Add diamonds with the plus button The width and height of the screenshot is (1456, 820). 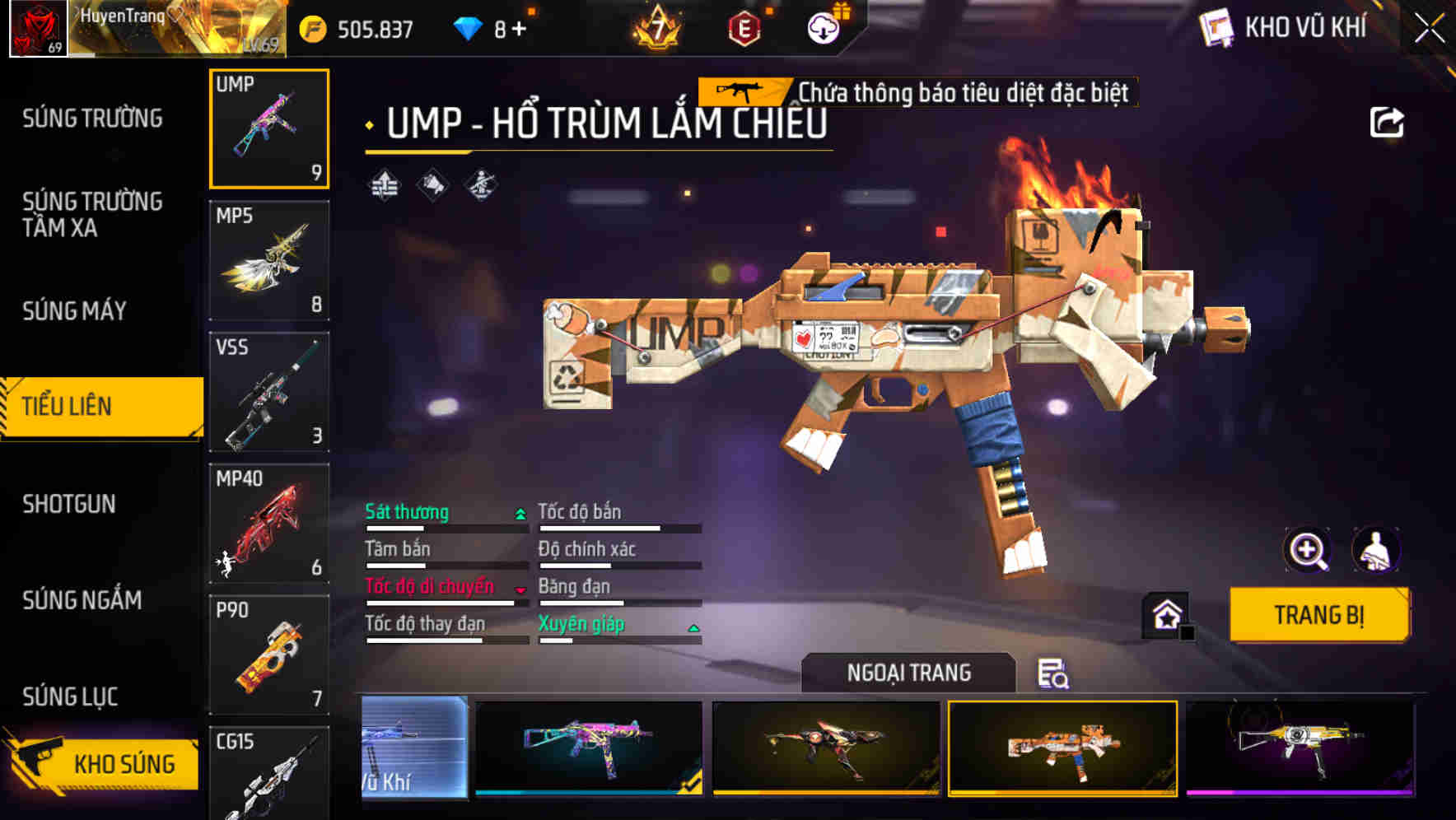pos(519,30)
